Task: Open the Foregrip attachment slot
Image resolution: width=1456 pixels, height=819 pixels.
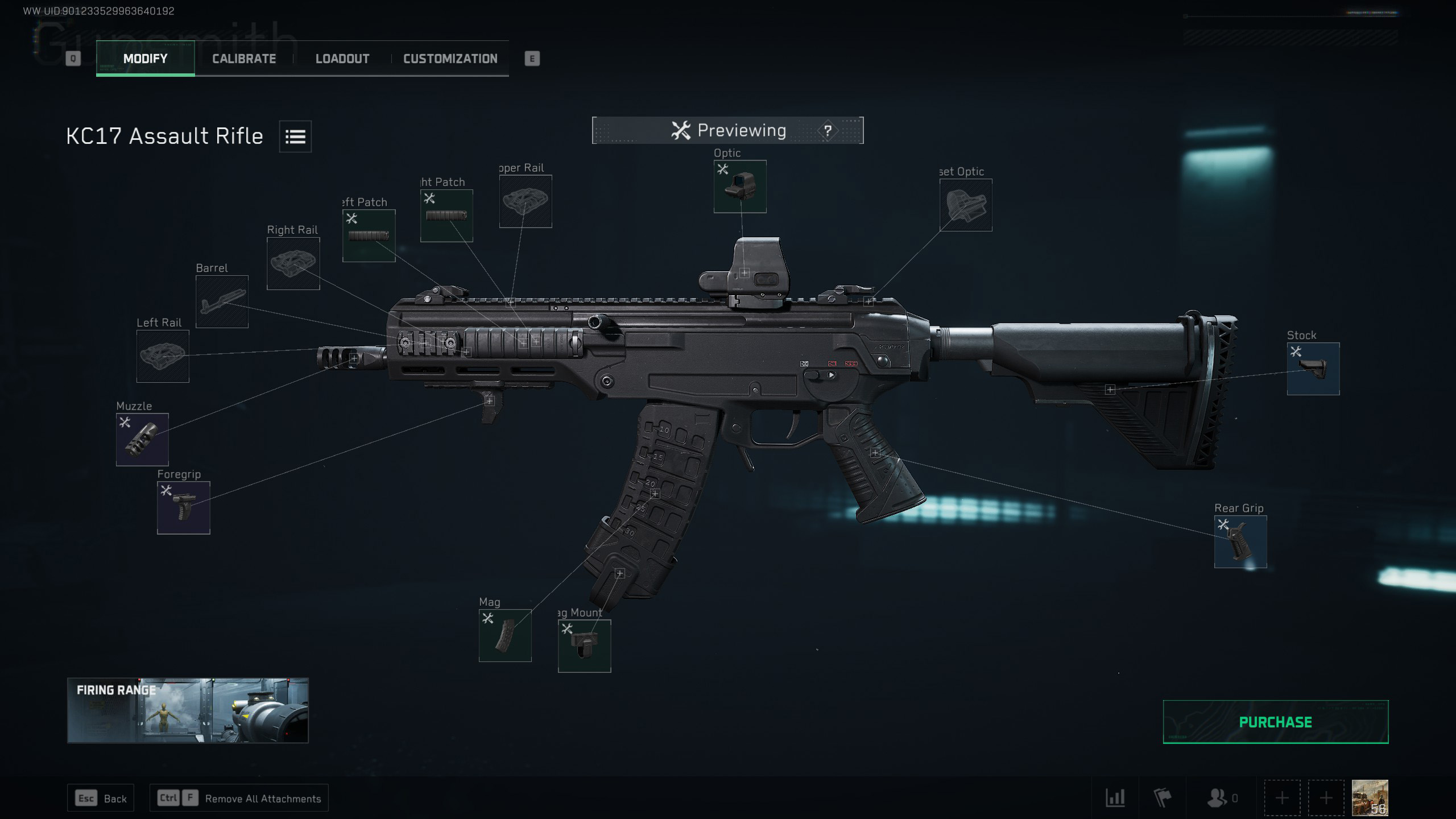Action: pos(183,507)
